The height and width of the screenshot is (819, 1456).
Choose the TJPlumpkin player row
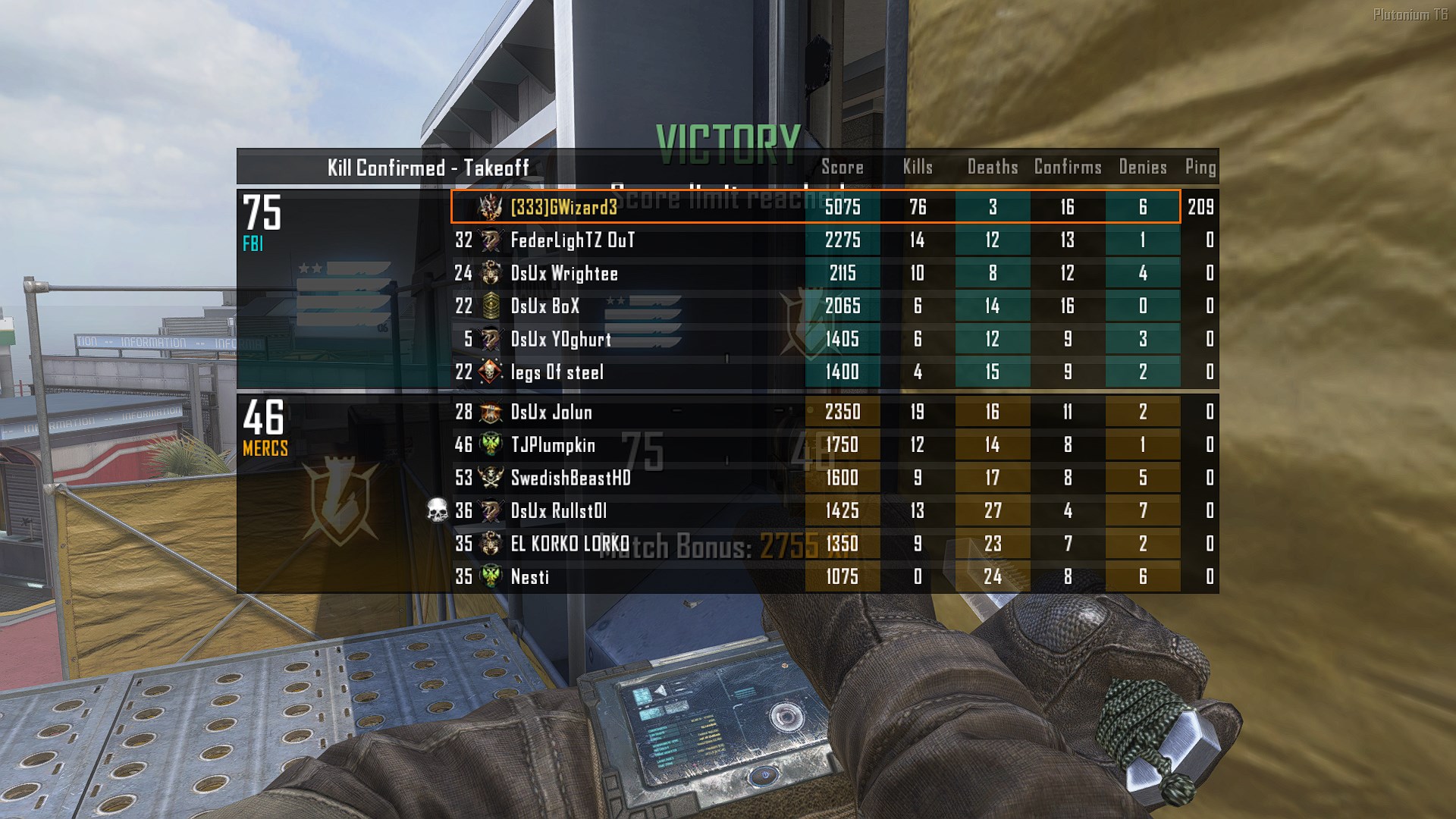(553, 445)
